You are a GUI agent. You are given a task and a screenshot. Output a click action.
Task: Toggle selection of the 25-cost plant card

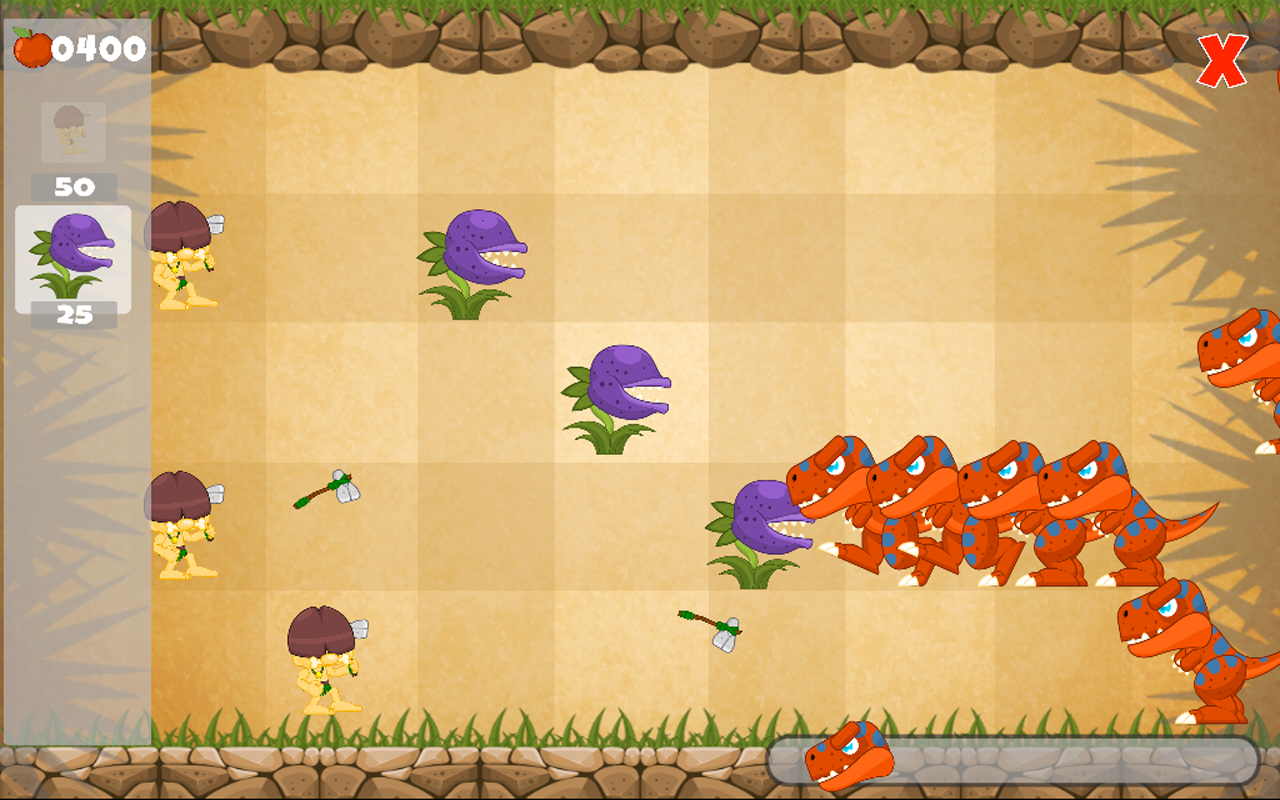click(71, 258)
